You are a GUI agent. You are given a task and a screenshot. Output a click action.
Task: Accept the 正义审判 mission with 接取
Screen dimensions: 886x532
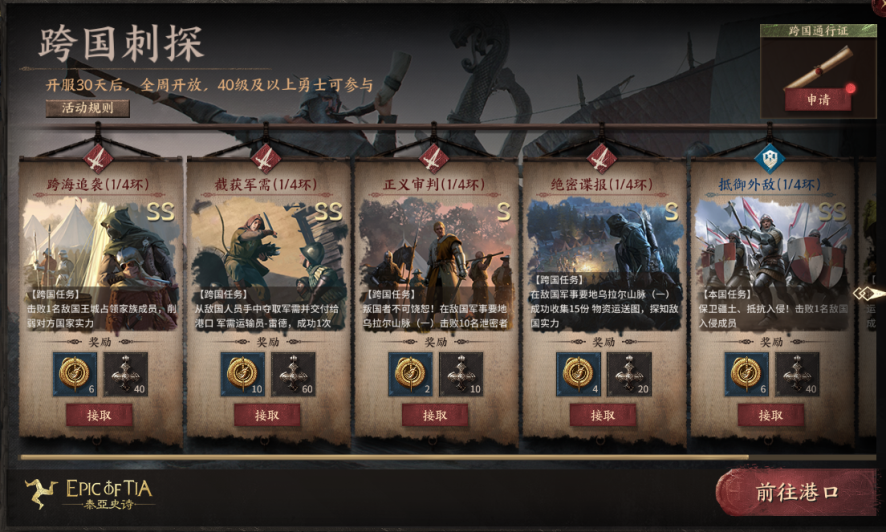pos(435,414)
